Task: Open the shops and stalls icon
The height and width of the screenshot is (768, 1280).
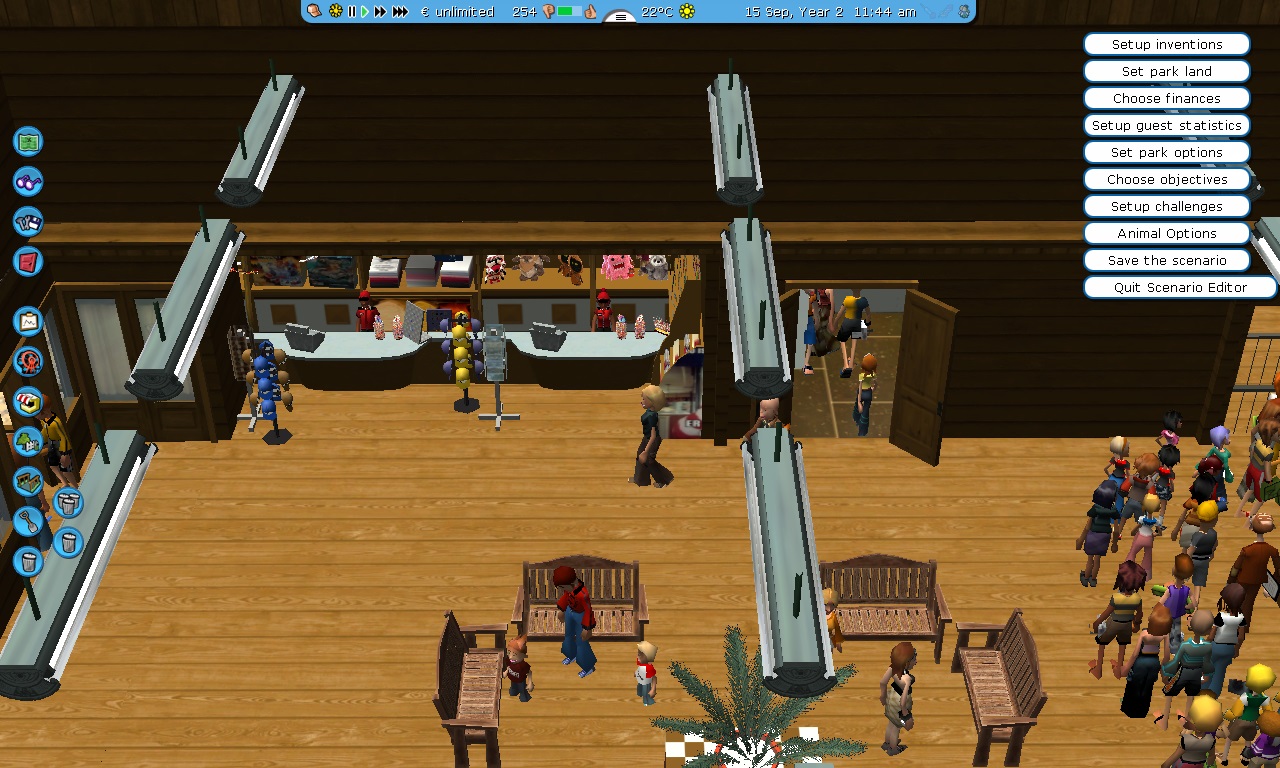Action: (x=28, y=401)
